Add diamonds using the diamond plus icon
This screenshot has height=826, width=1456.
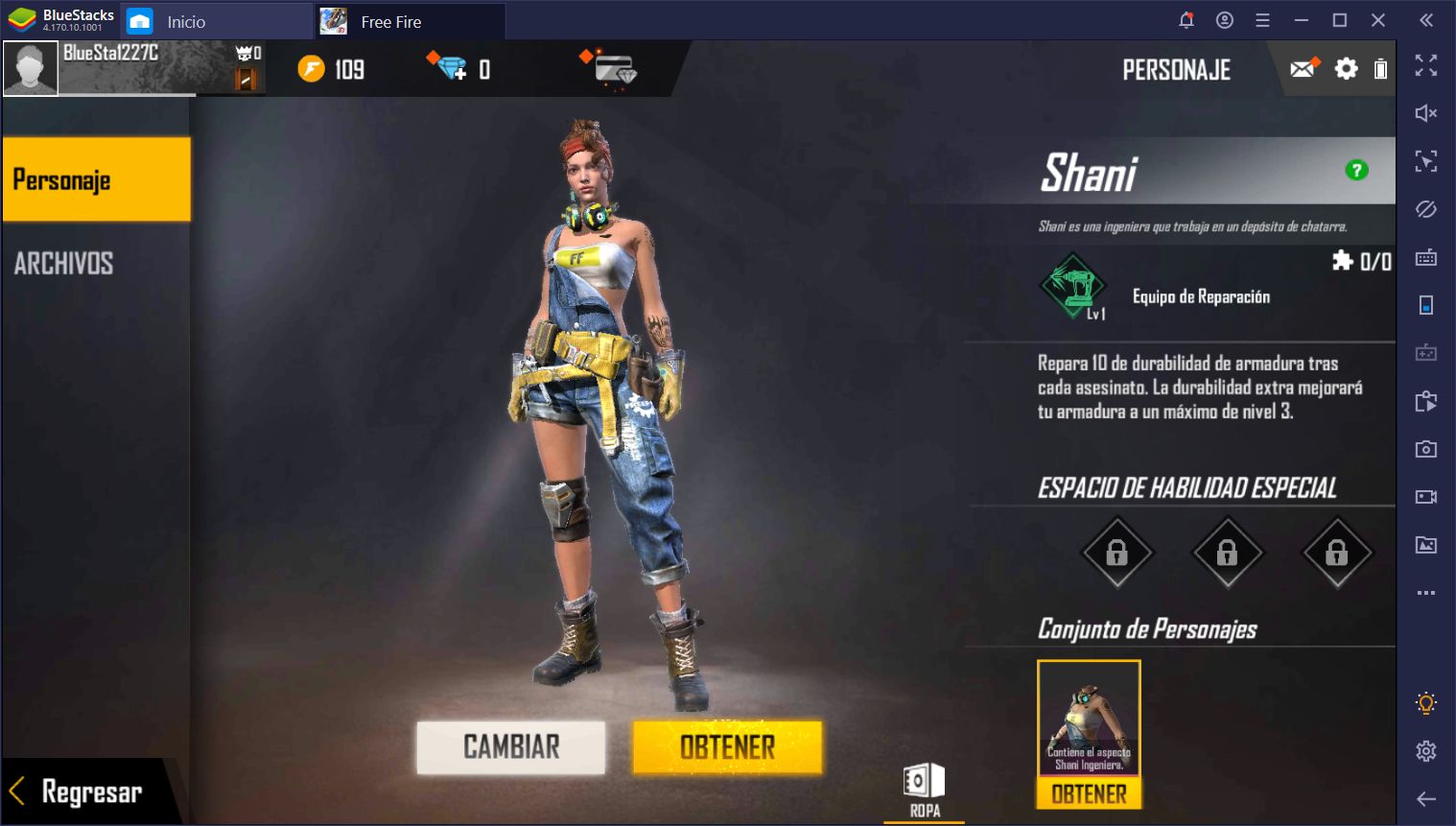click(448, 67)
